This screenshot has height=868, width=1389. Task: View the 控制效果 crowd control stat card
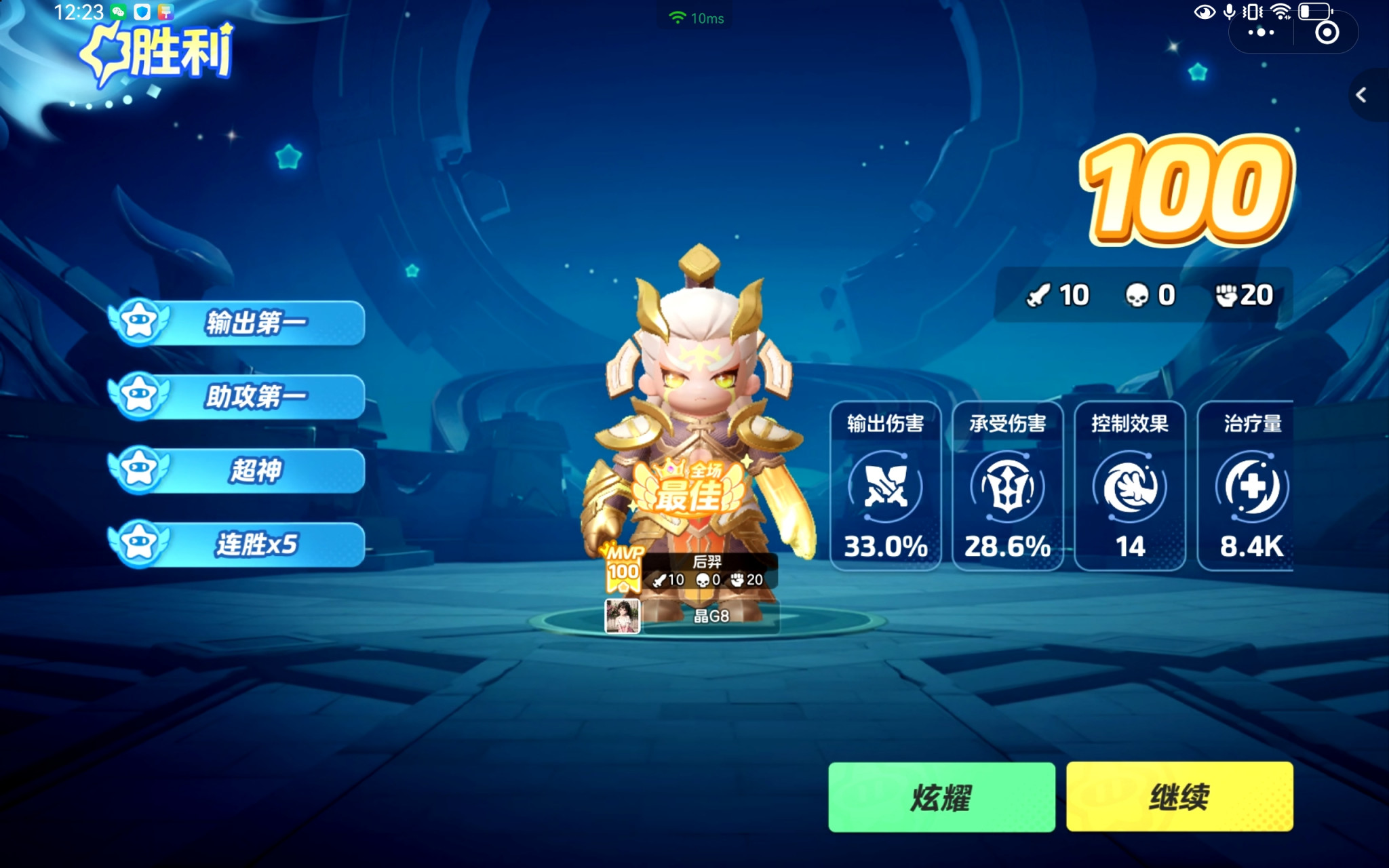coord(1130,486)
